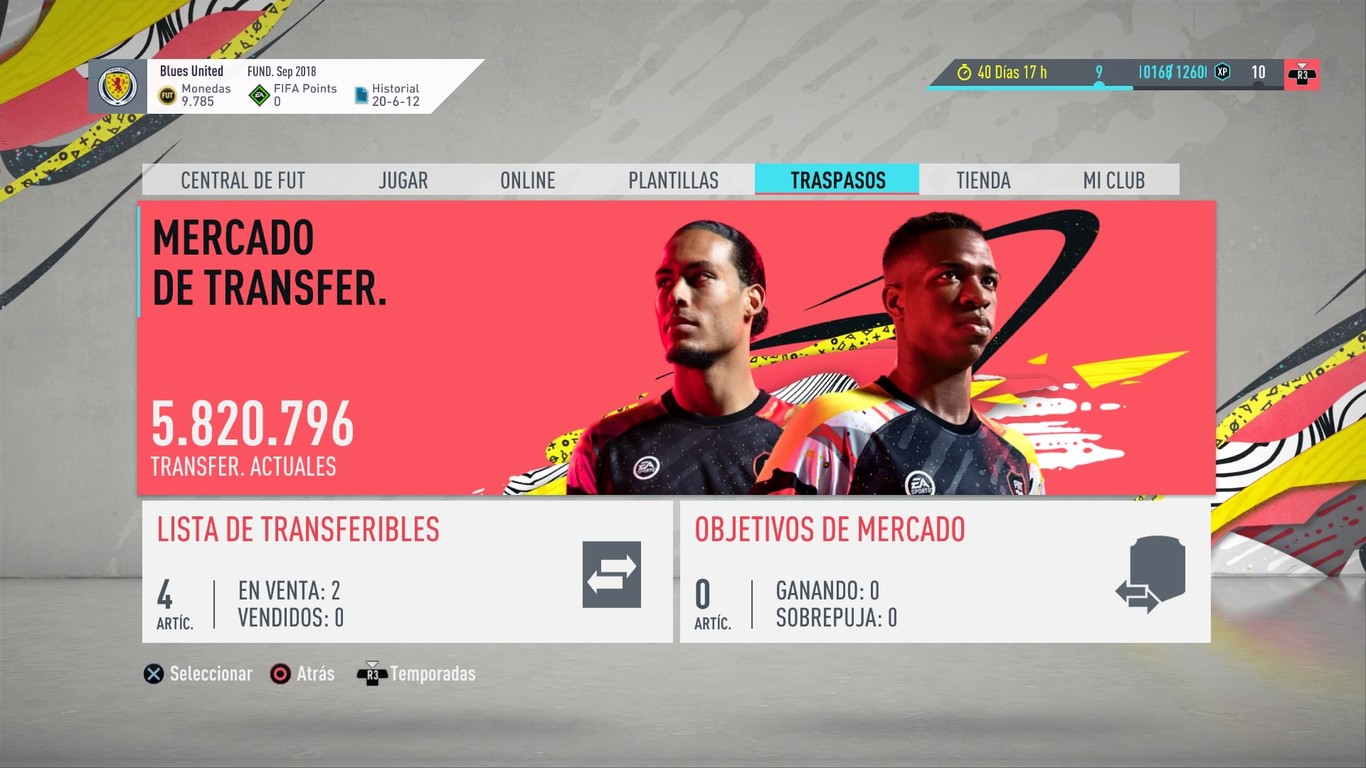Open the R3 avatar panel in the corner
This screenshot has height=768, width=1366.
coord(1302,73)
